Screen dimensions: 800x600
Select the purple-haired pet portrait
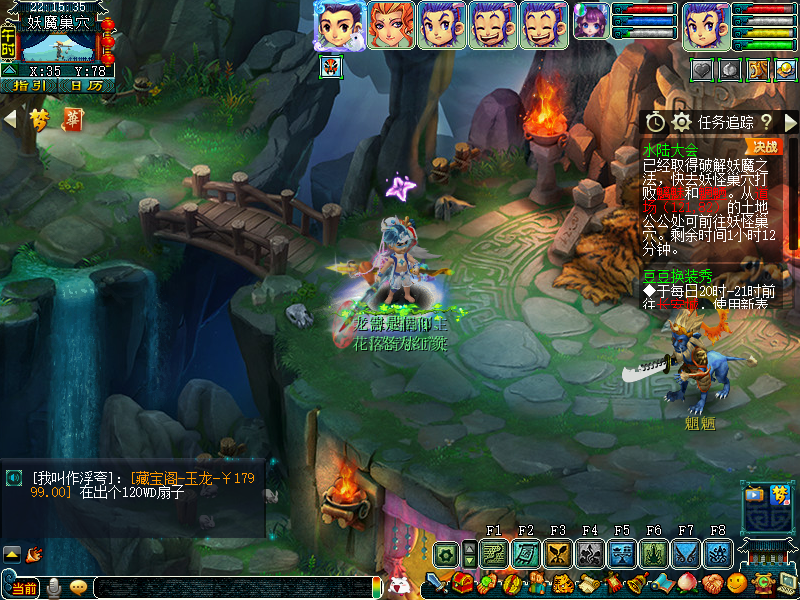click(x=590, y=20)
